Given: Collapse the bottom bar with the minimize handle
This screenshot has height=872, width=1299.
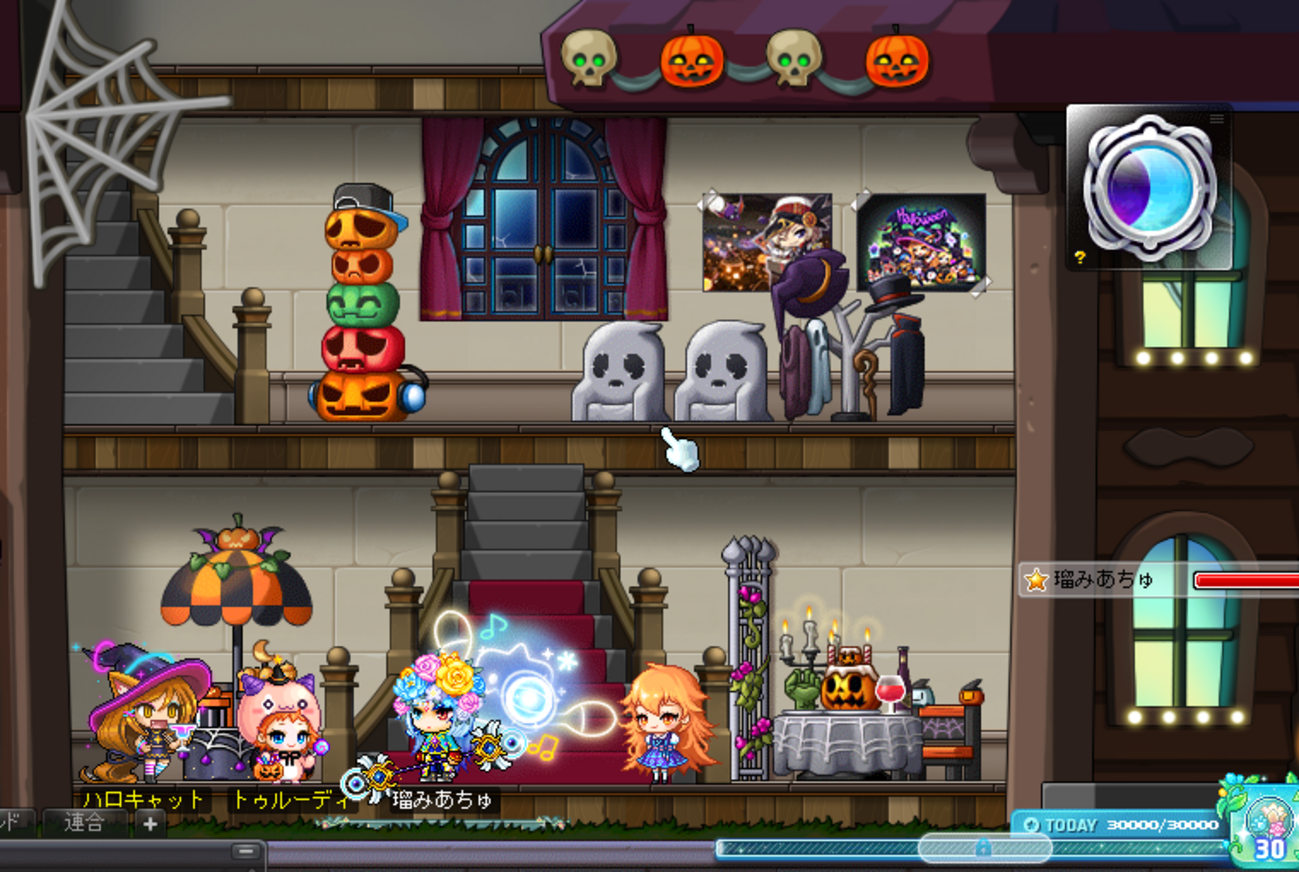Looking at the screenshot, I should (x=246, y=852).
